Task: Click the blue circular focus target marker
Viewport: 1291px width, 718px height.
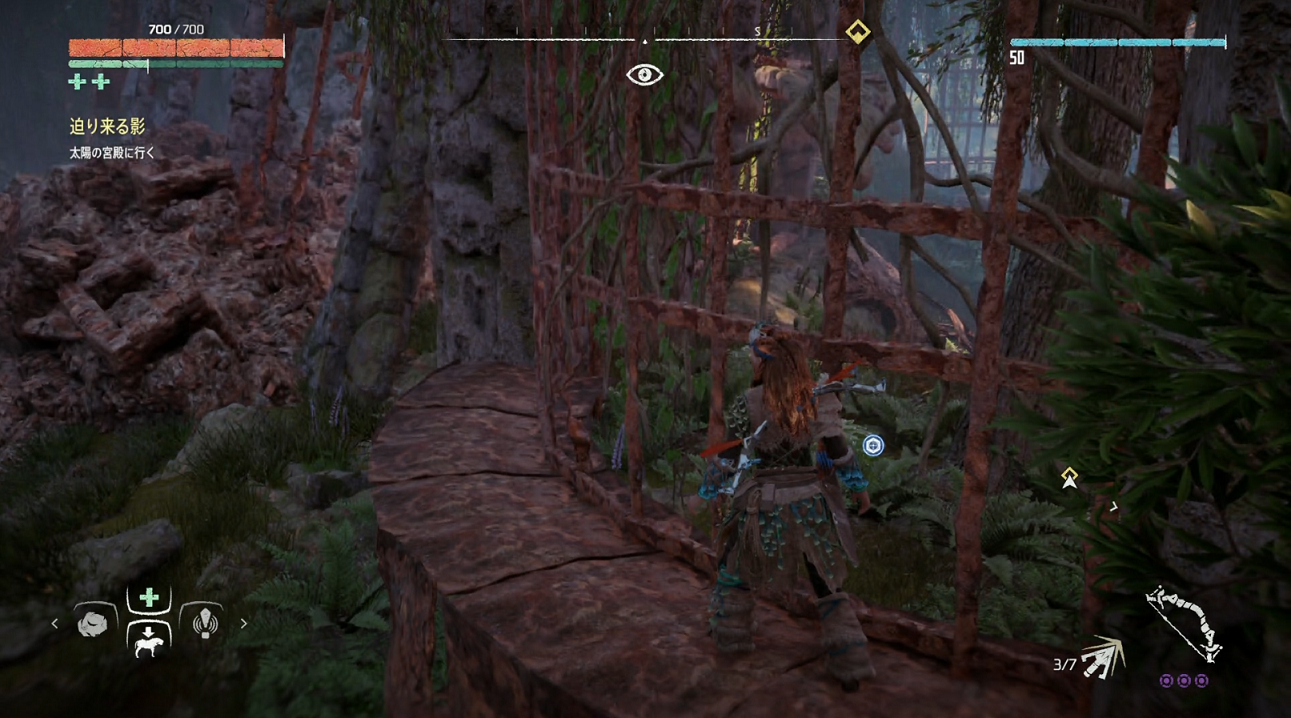Action: tap(873, 445)
